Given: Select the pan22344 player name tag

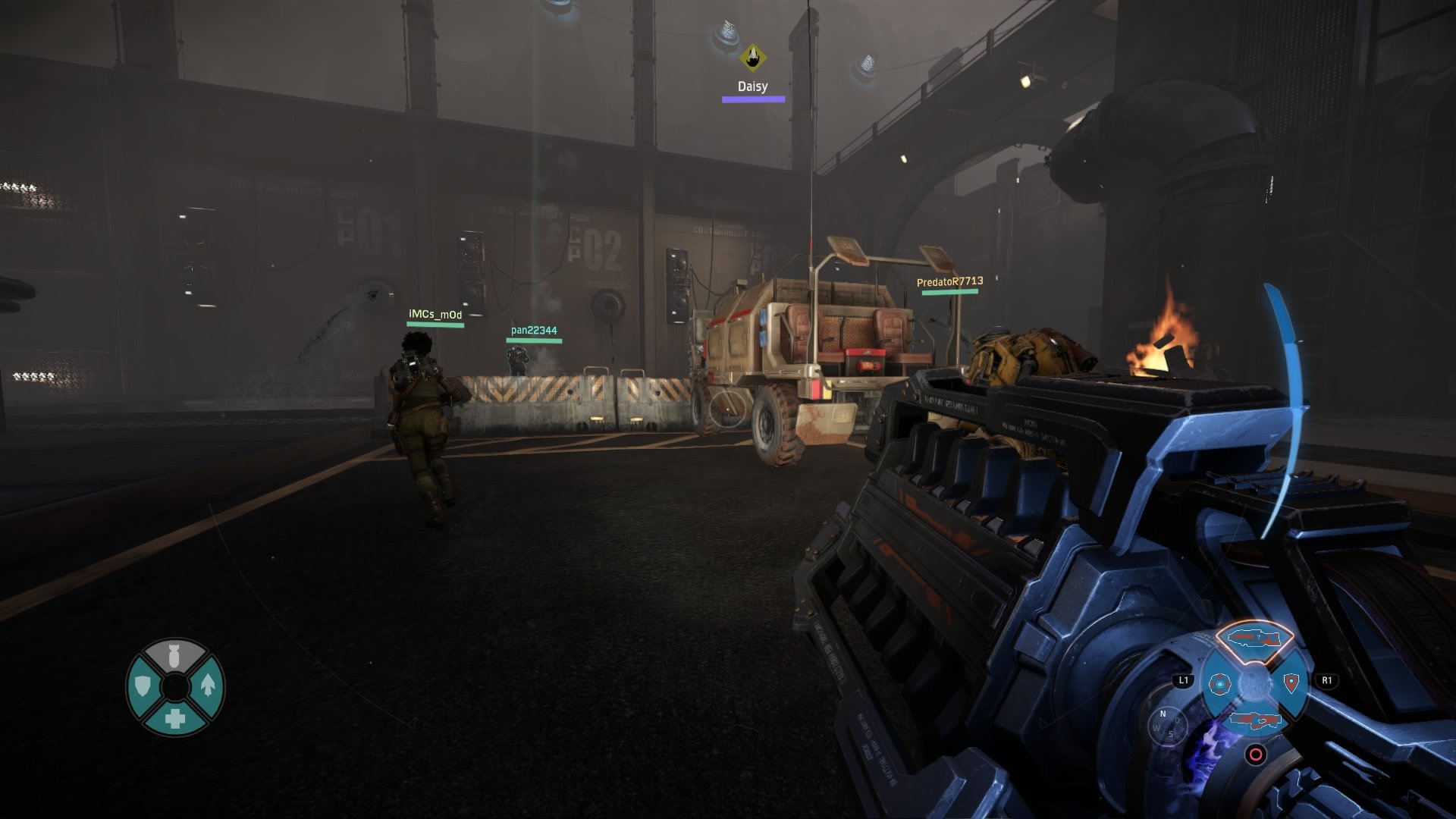Looking at the screenshot, I should click(x=534, y=331).
